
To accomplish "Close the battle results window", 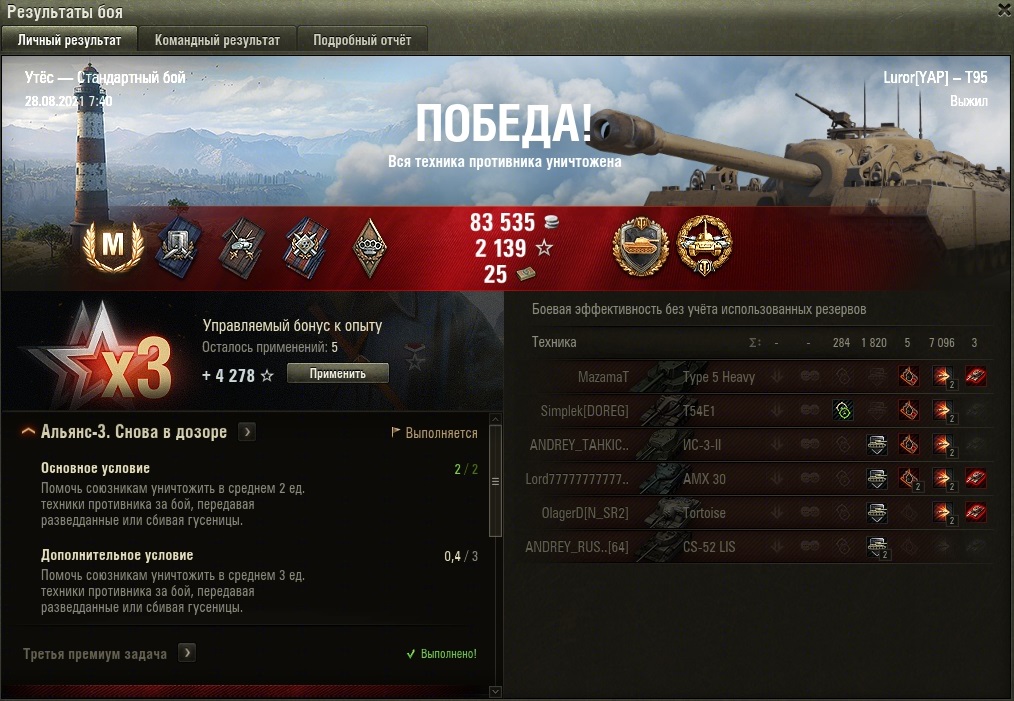I will [x=1004, y=9].
